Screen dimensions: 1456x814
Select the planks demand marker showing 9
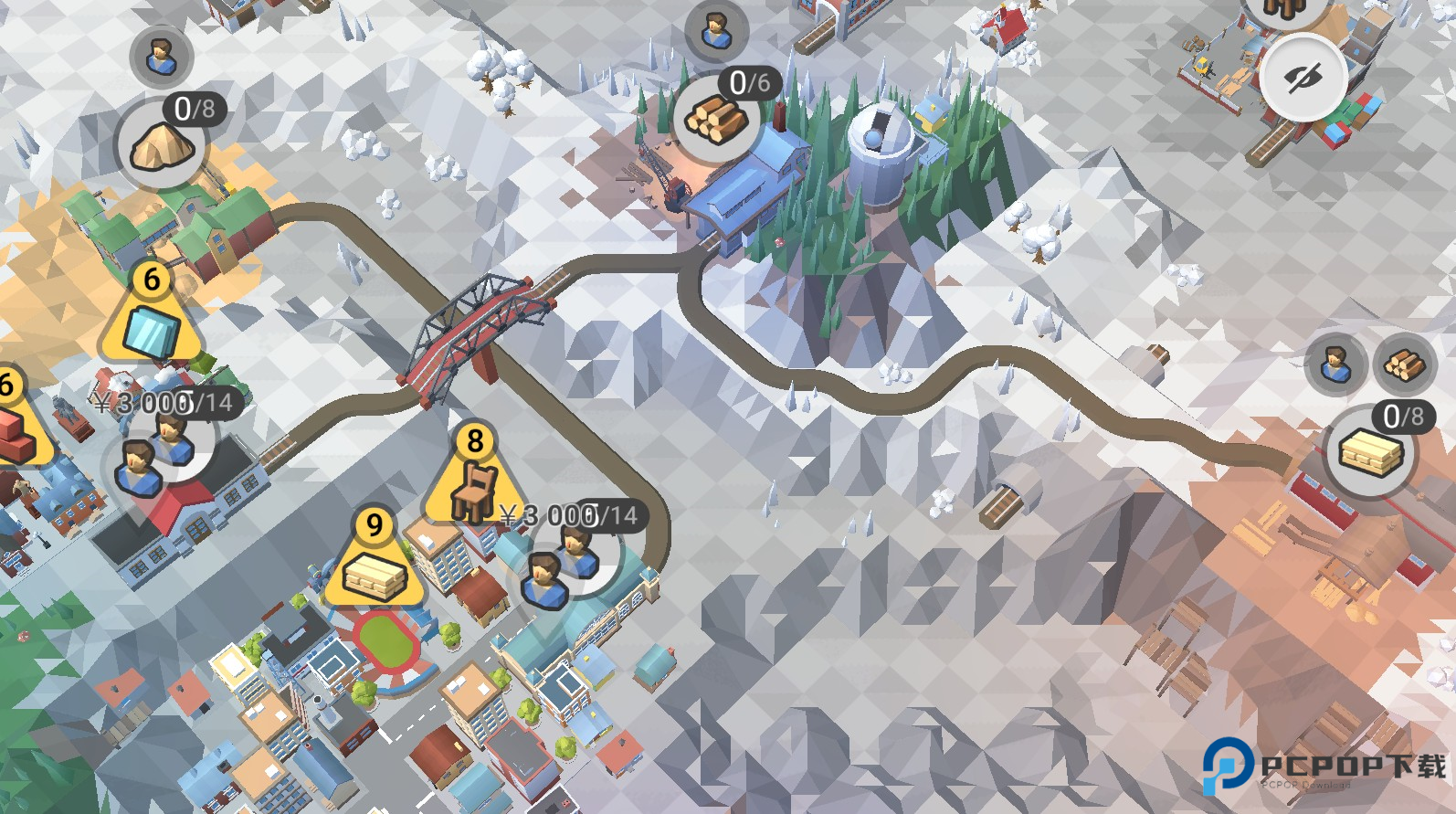click(375, 562)
